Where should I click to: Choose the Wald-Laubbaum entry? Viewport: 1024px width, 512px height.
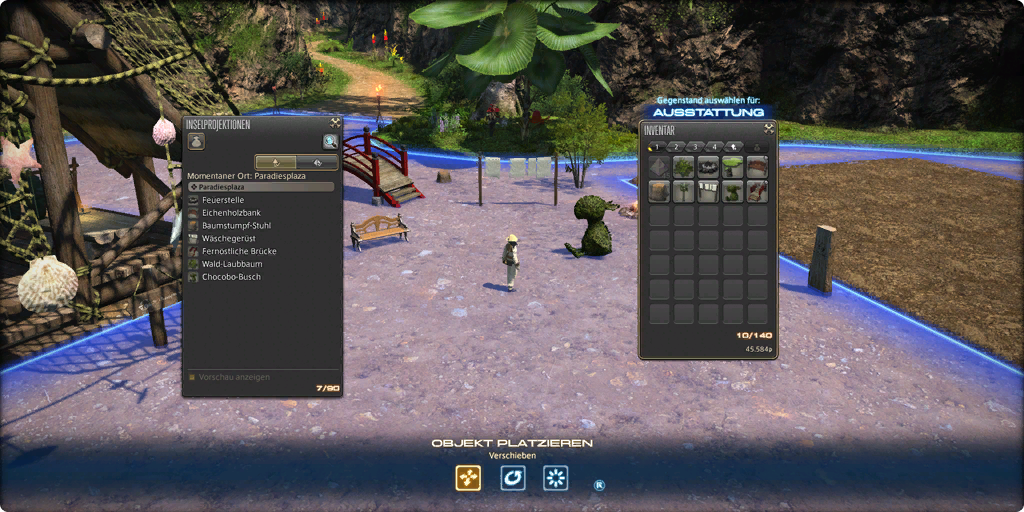click(231, 264)
